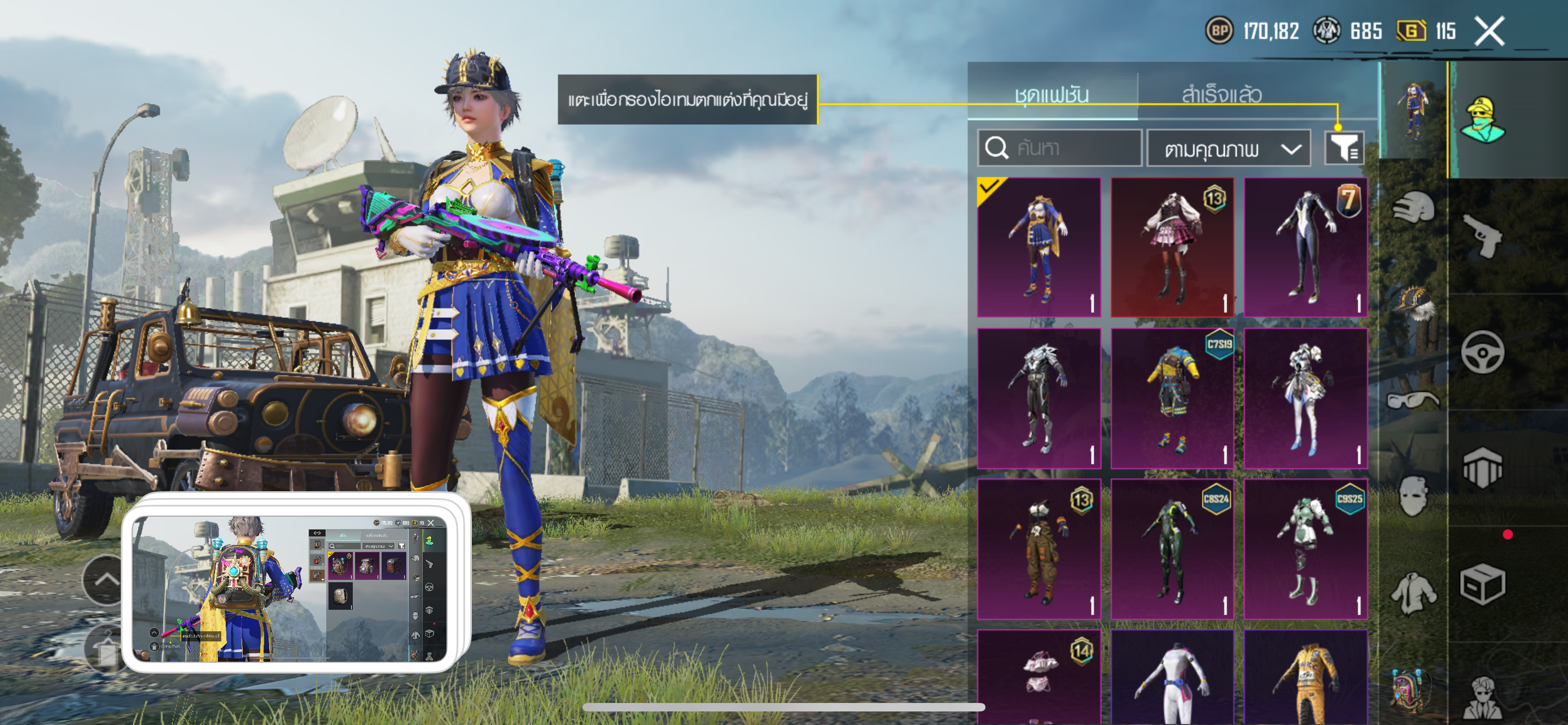This screenshot has width=1568, height=725.
Task: Open the glasses accessory category
Action: pyautogui.click(x=1413, y=400)
